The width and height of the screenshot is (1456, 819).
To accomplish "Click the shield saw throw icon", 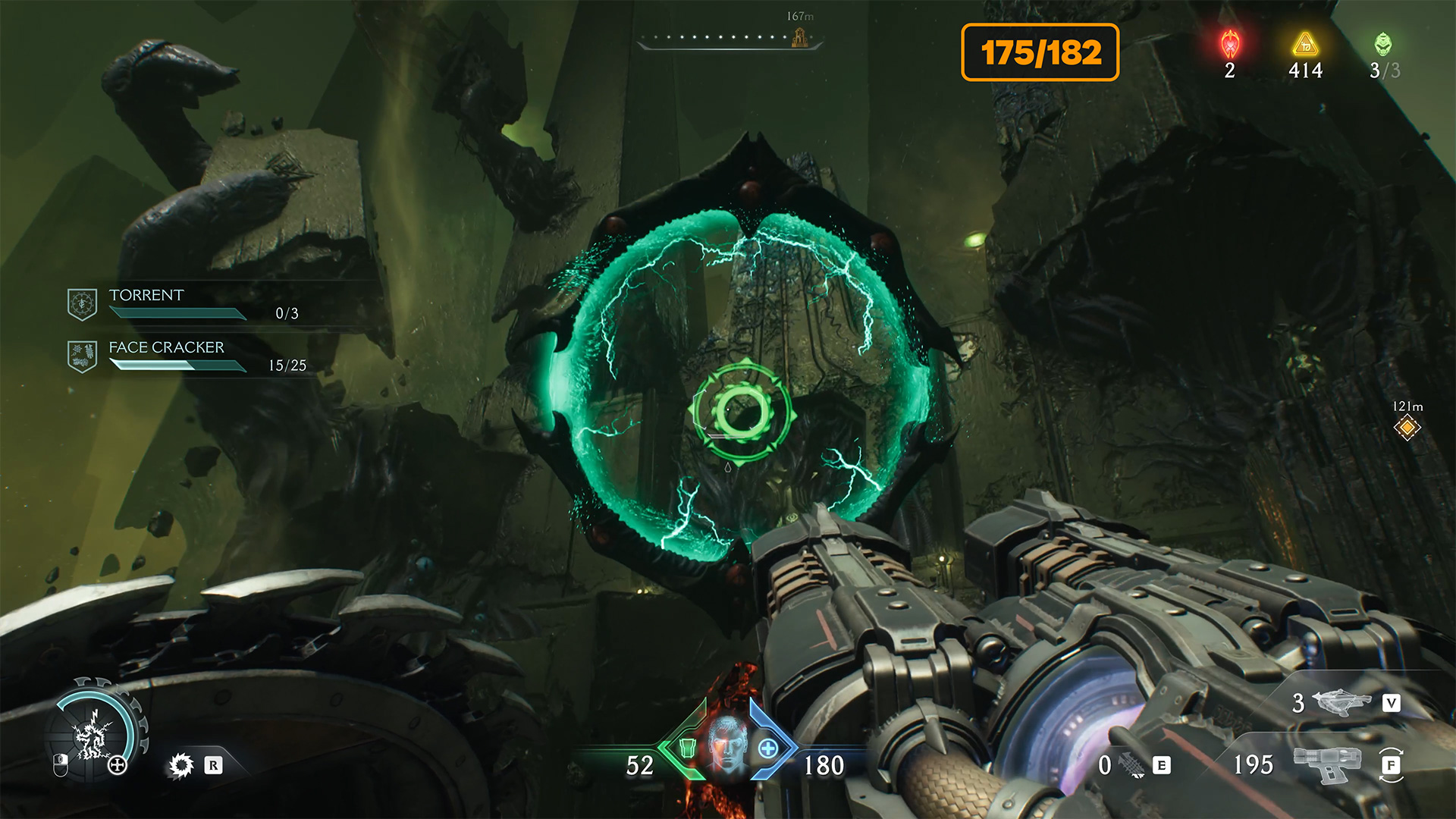I will pos(181,765).
